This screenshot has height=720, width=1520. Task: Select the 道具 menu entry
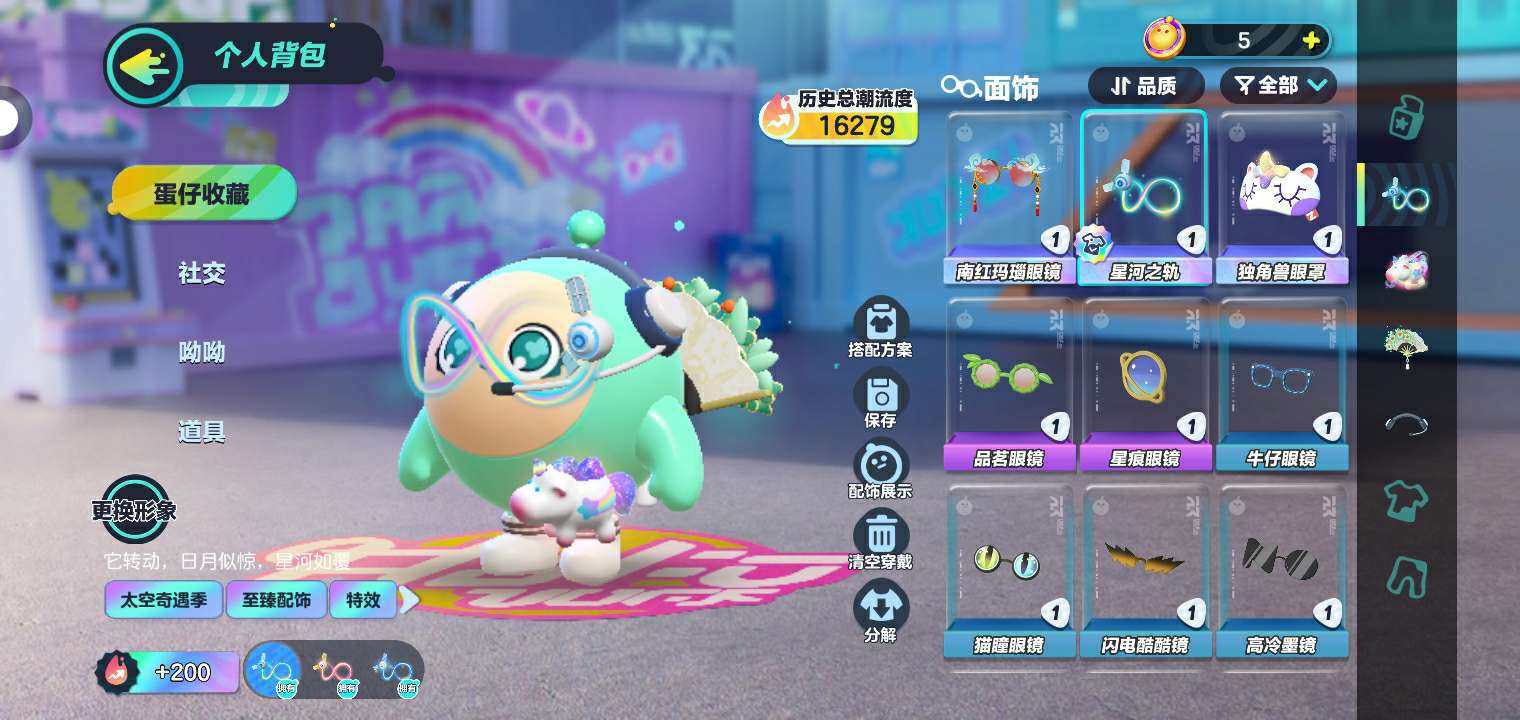point(202,432)
